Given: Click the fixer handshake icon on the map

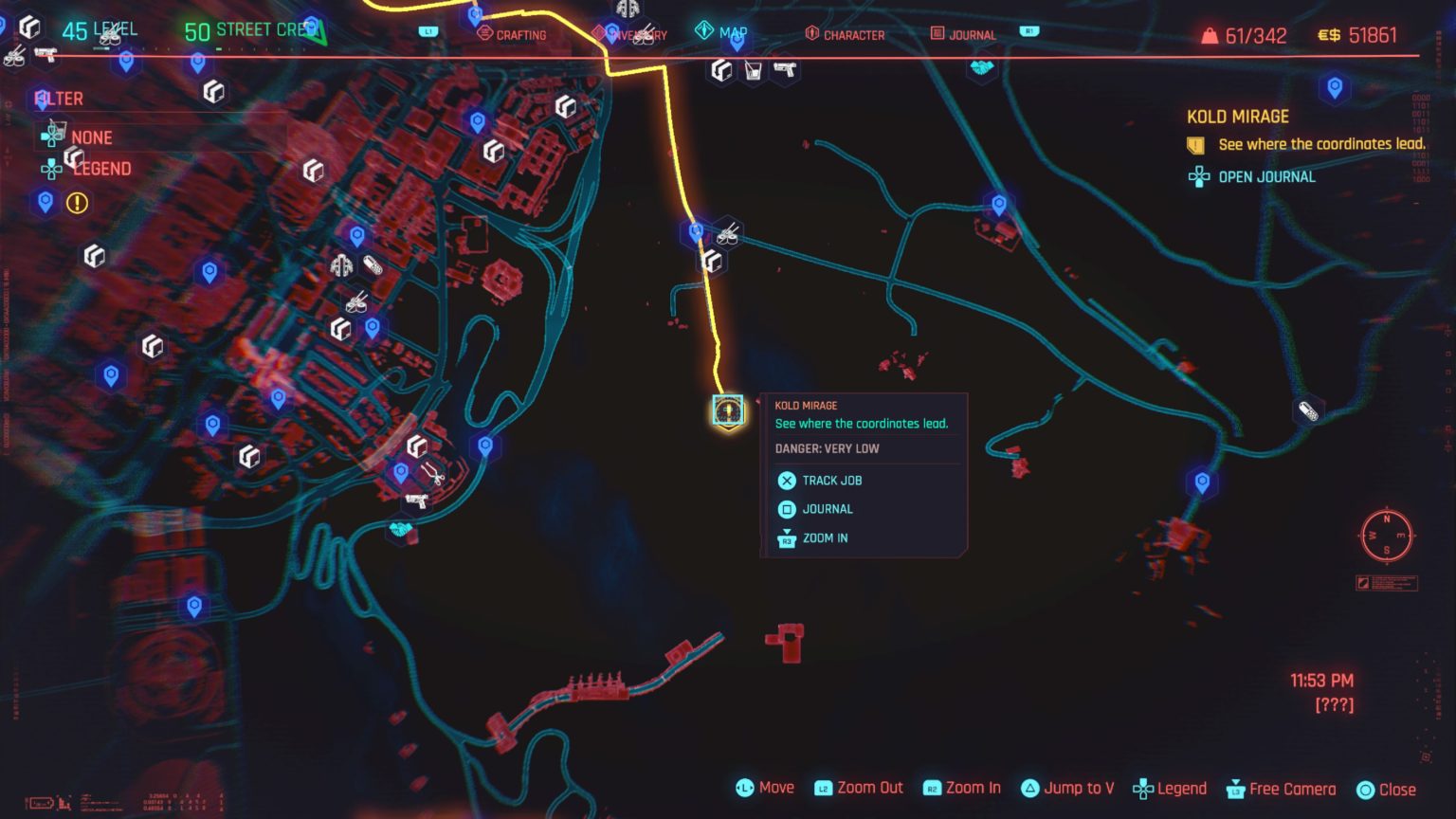Looking at the screenshot, I should pyautogui.click(x=399, y=531).
